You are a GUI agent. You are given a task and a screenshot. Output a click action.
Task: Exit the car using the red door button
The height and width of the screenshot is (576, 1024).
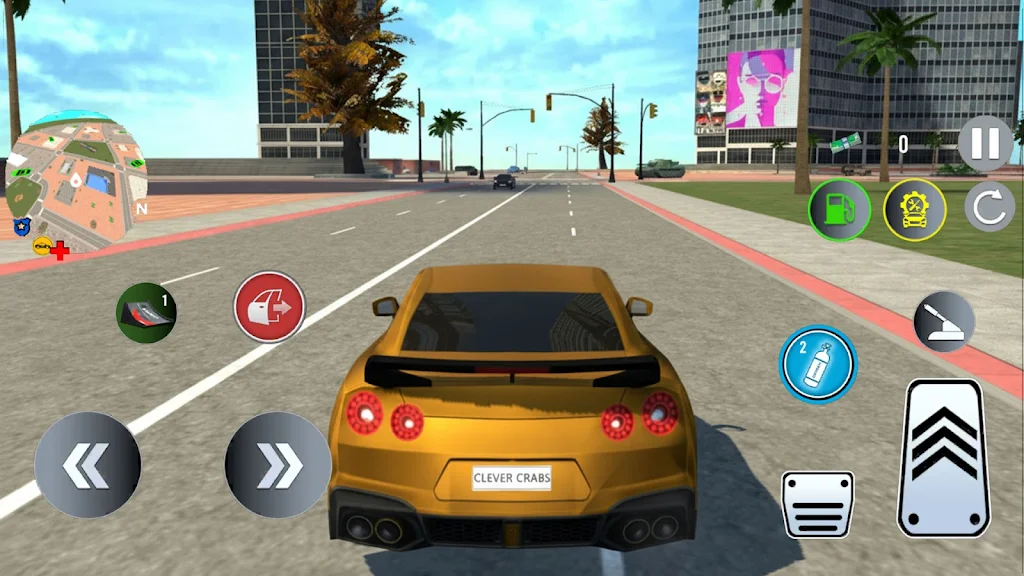coord(269,307)
